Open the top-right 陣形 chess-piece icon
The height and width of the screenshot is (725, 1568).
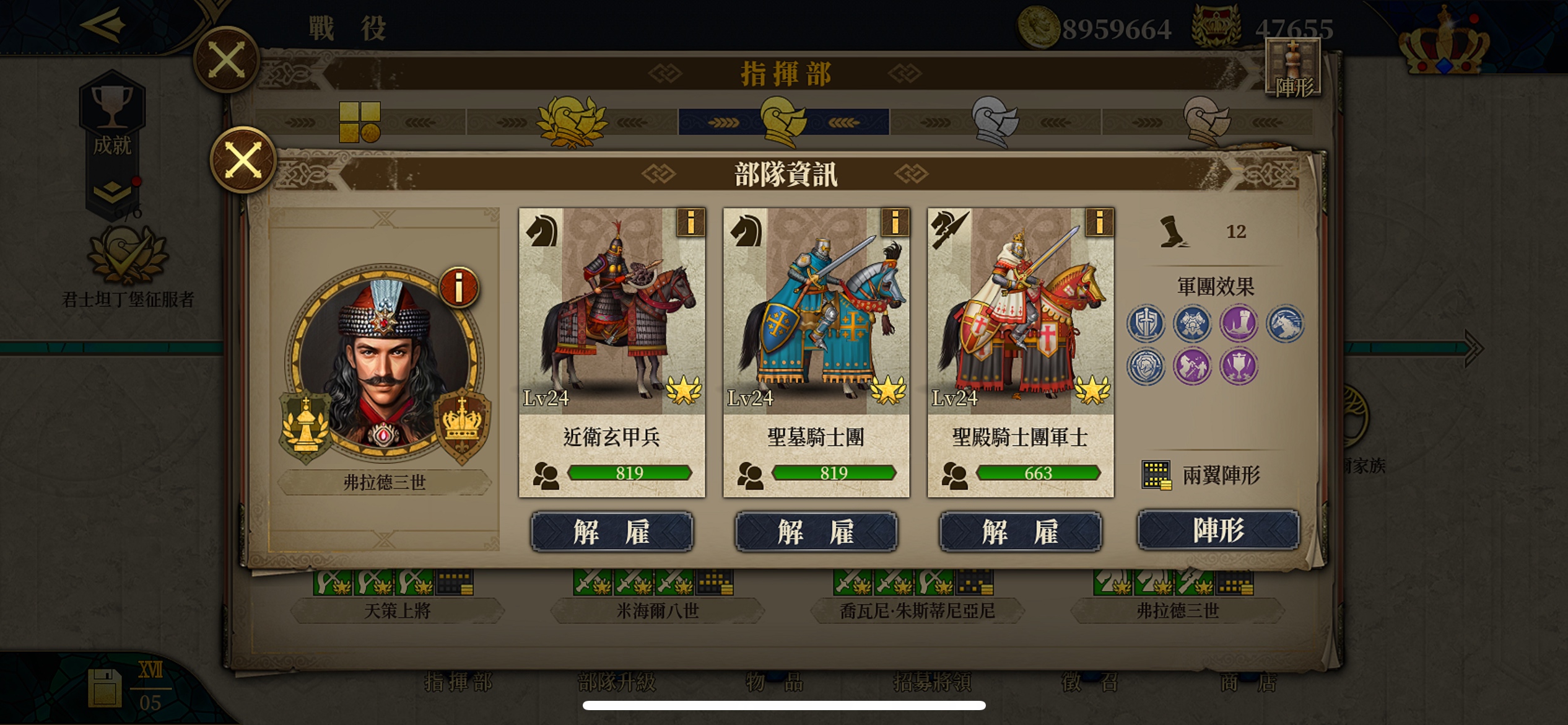[x=1293, y=68]
